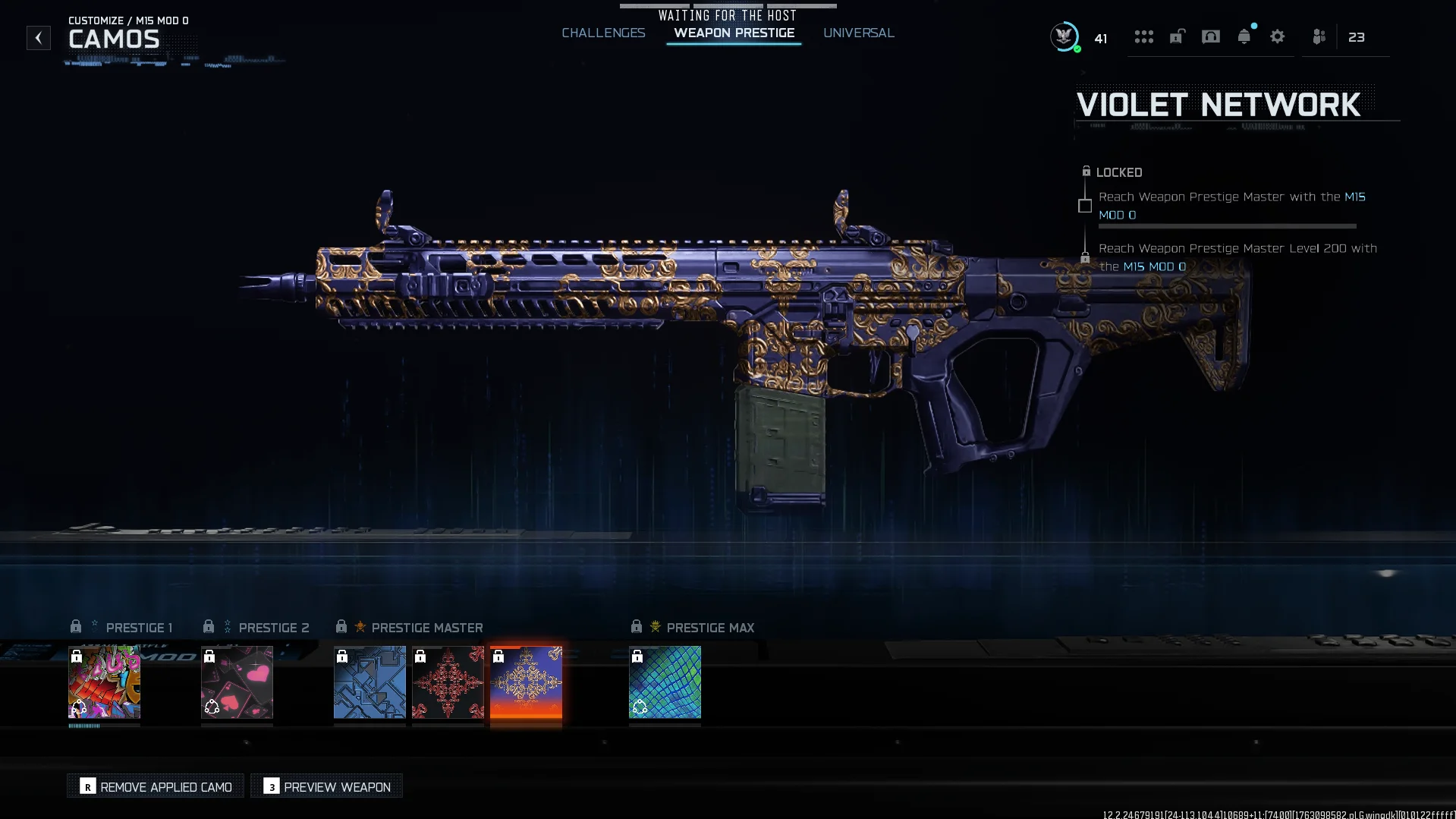1456x819 pixels.
Task: Select the Violet Network camo thumbnail
Action: coord(526,682)
